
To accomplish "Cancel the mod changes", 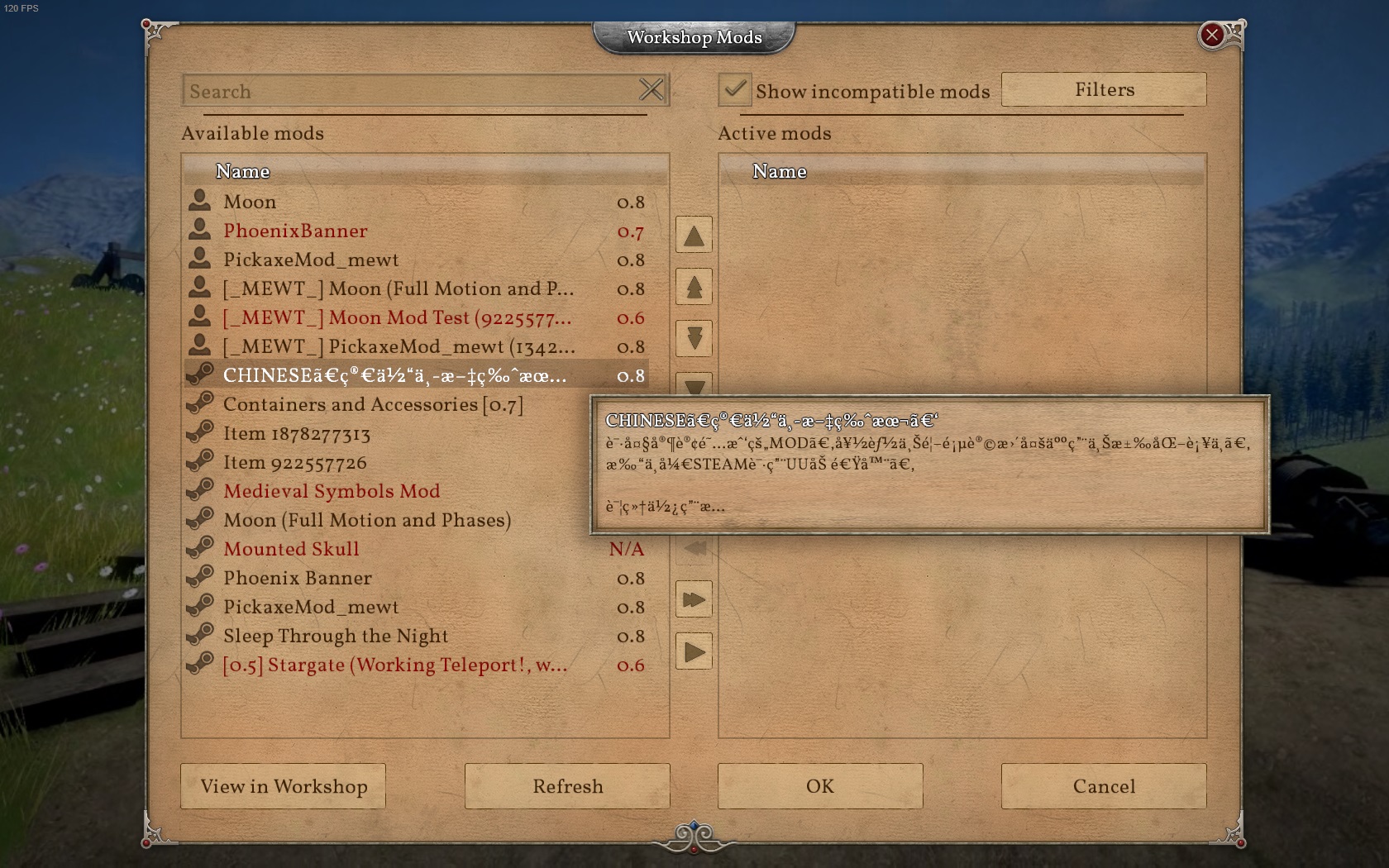I will 1103,786.
